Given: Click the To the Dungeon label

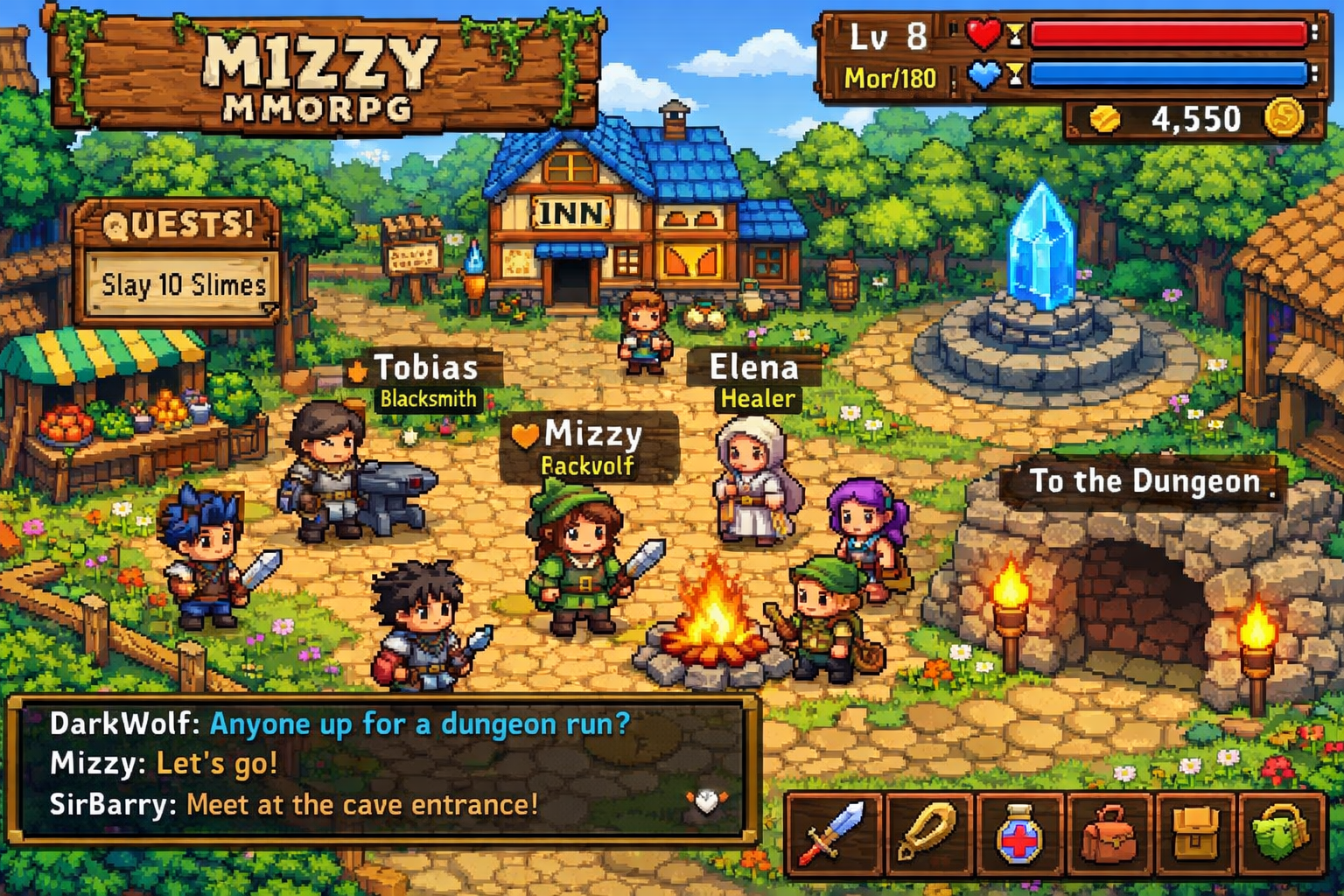Looking at the screenshot, I should click(1144, 481).
